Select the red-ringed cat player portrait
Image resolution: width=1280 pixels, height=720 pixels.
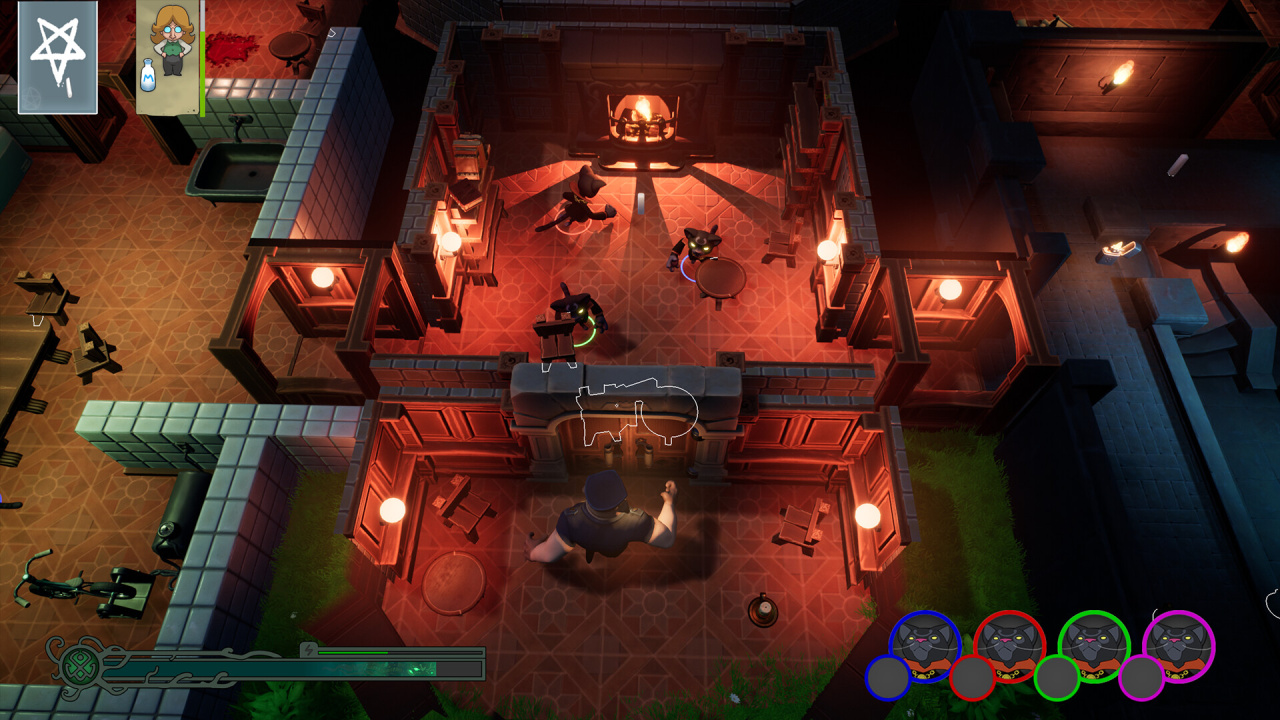point(1009,645)
